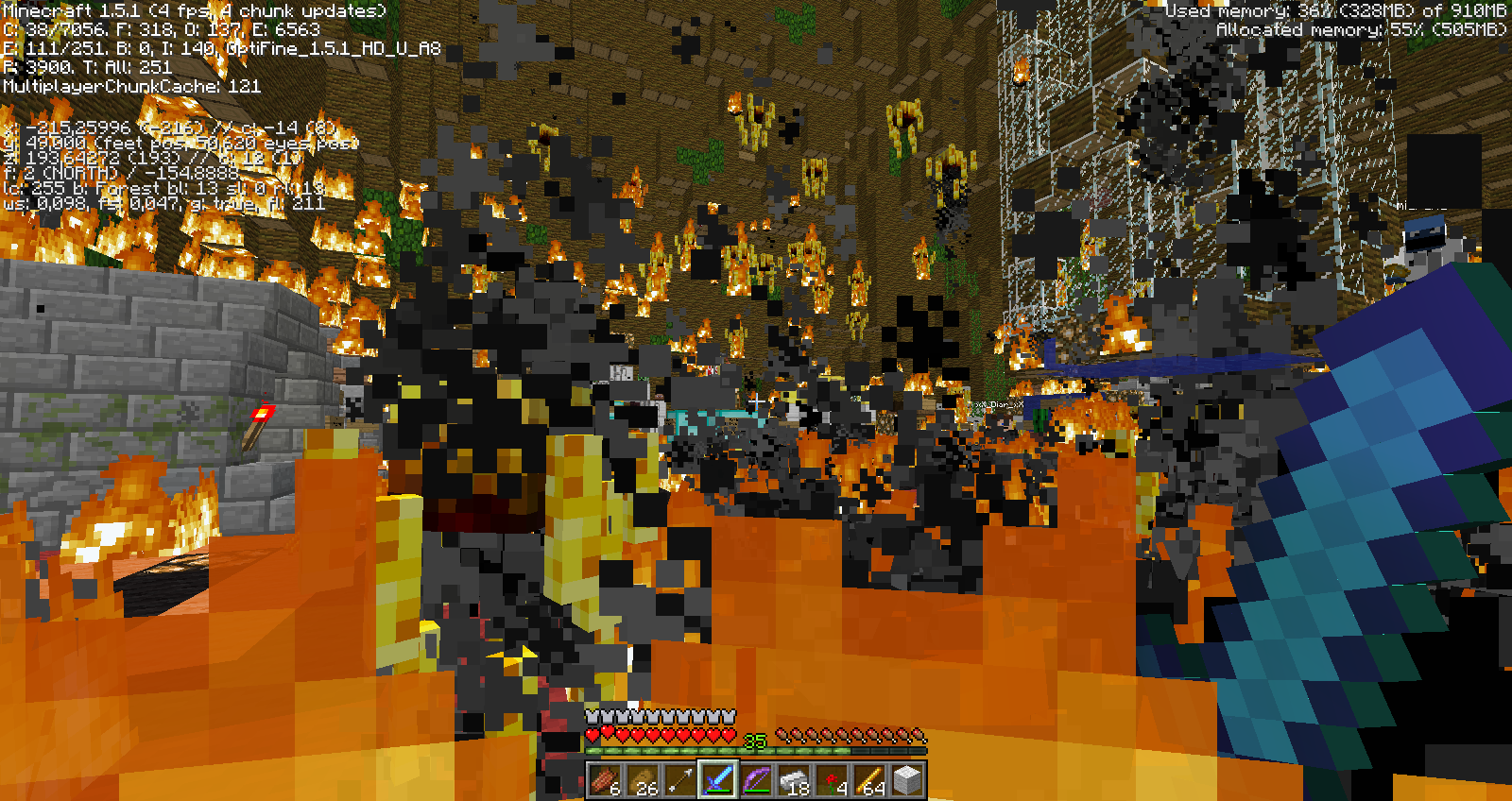Select the bread stack of 26
This screenshot has height=801, width=1512.
[642, 780]
